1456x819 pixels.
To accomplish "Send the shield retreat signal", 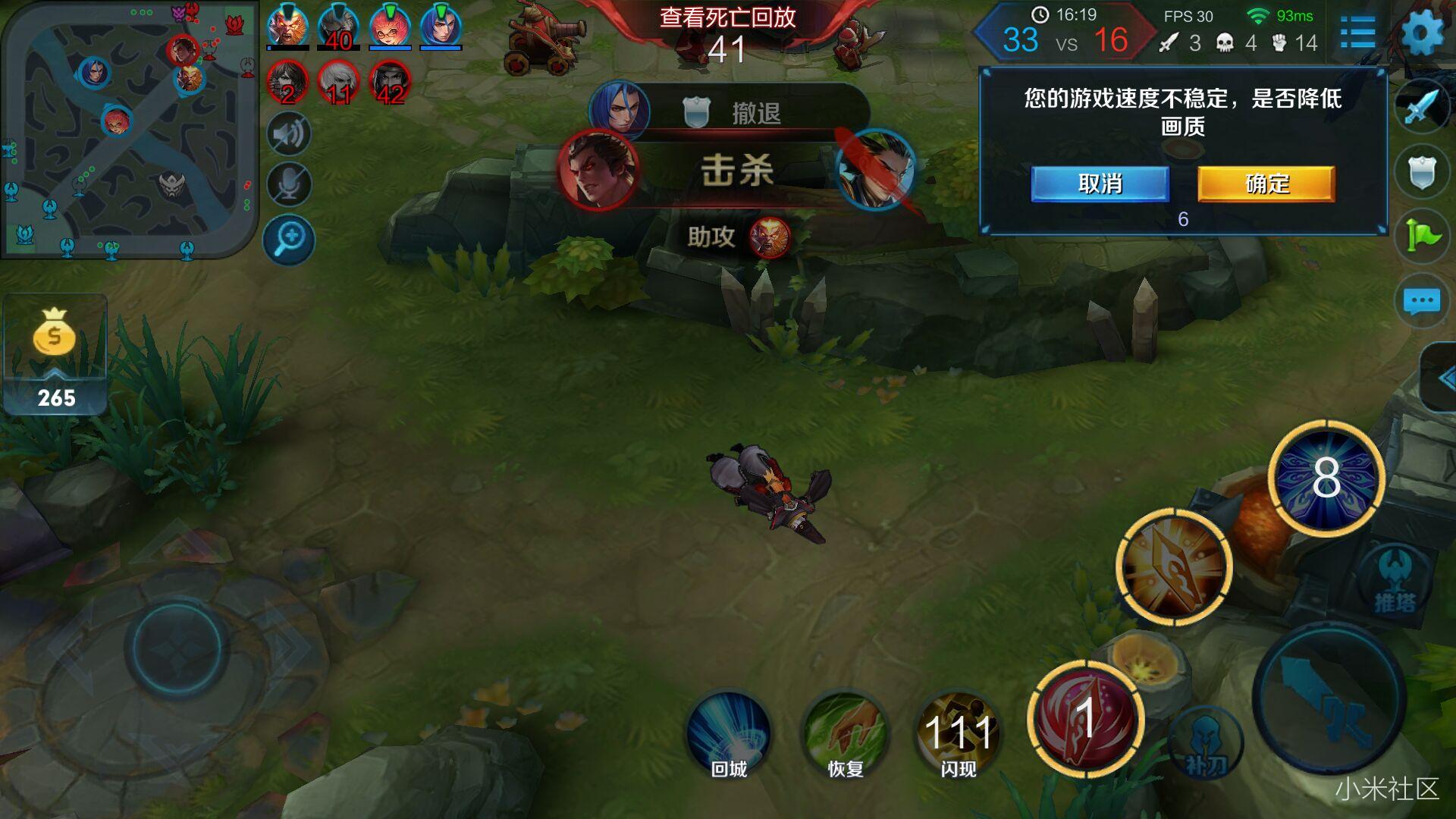I will [x=1422, y=172].
